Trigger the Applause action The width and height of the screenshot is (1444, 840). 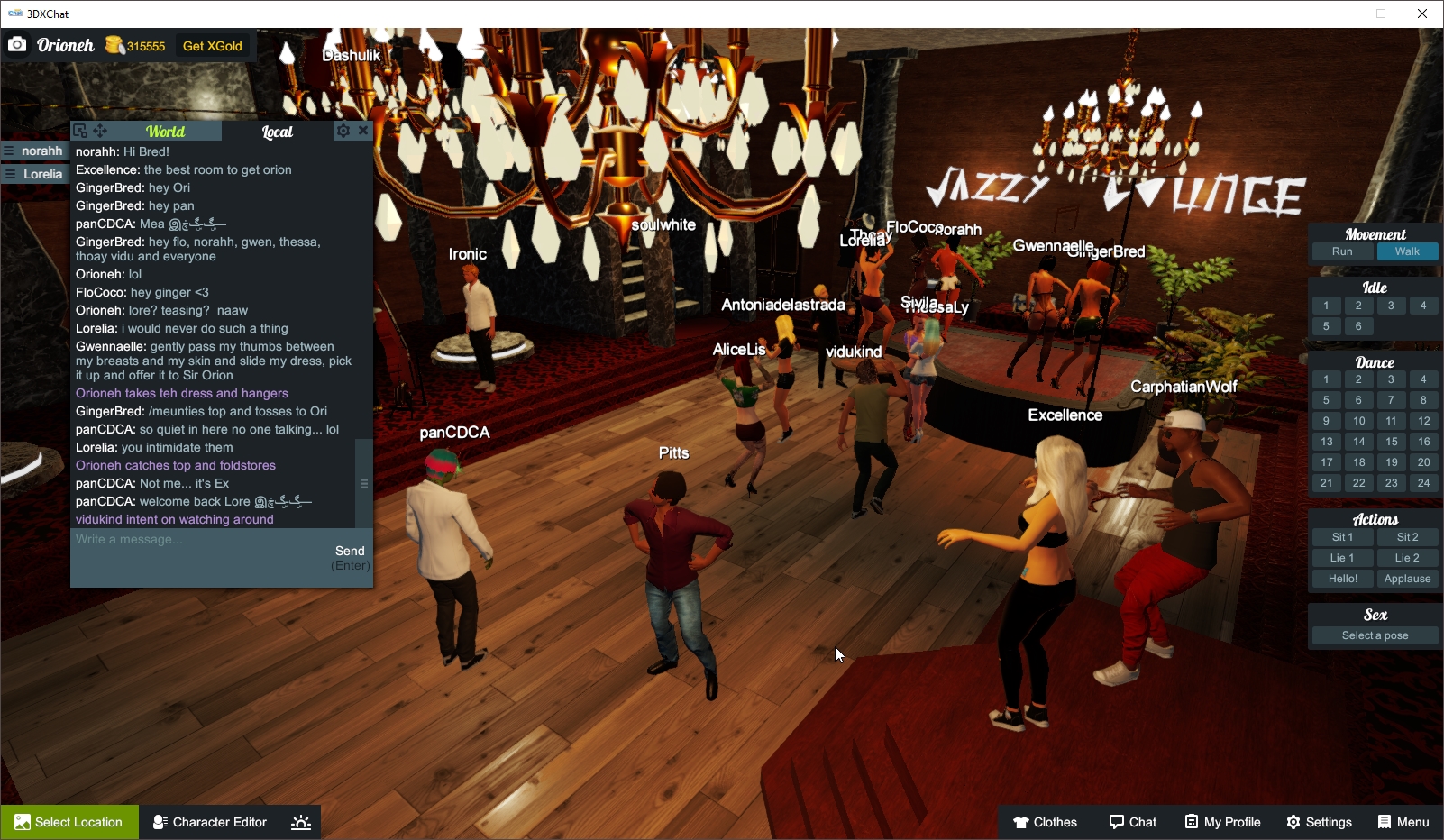(x=1407, y=579)
